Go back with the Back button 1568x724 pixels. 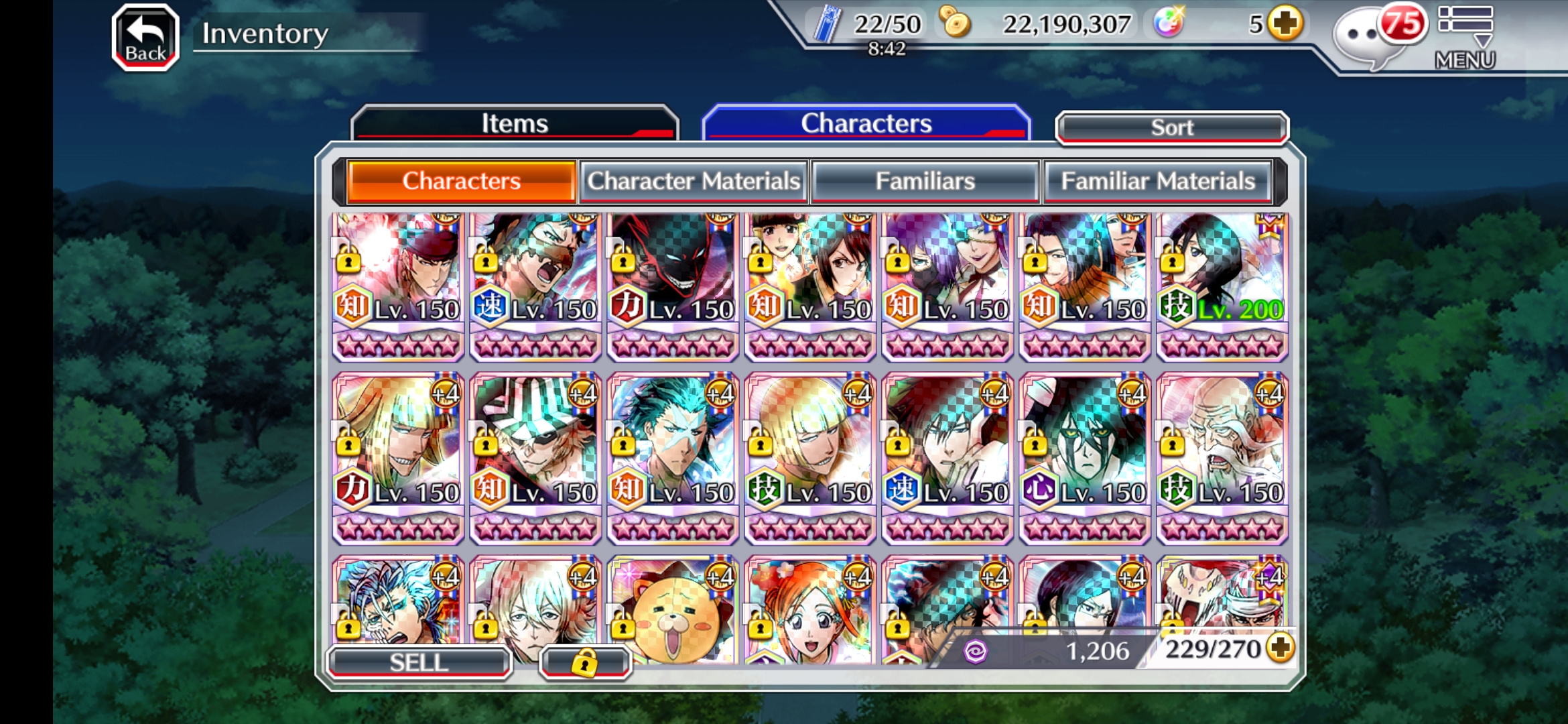(x=145, y=38)
